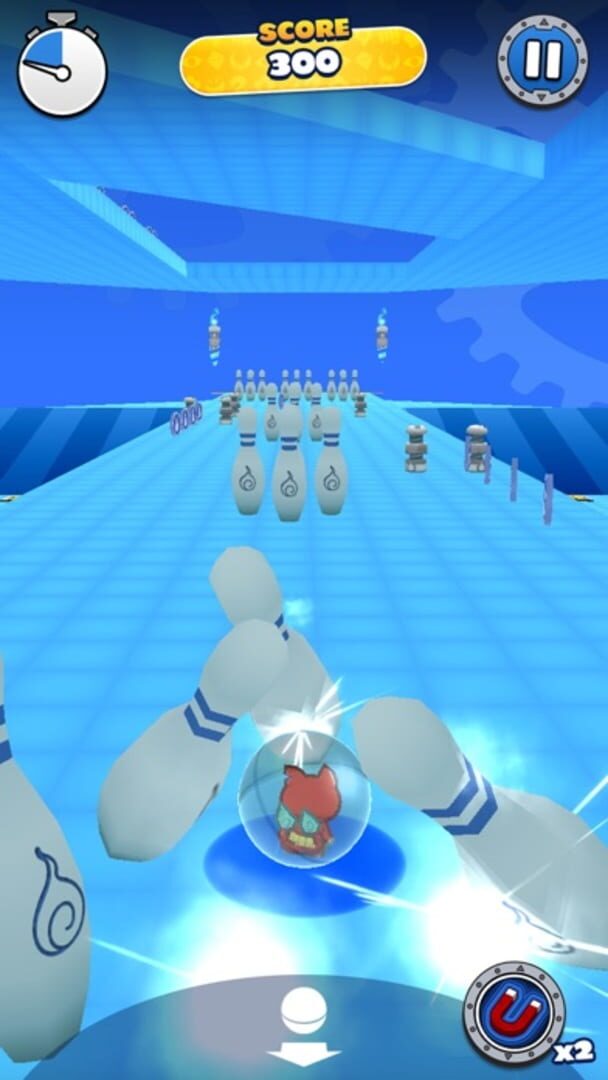The height and width of the screenshot is (1080, 608).
Task: Pause the game with the pause button
Action: coord(543,60)
